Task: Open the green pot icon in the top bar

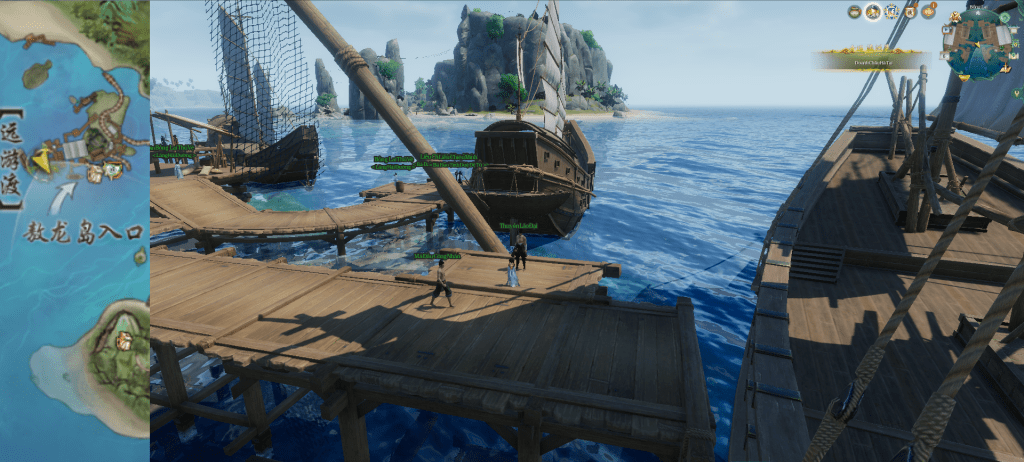Action: [855, 12]
